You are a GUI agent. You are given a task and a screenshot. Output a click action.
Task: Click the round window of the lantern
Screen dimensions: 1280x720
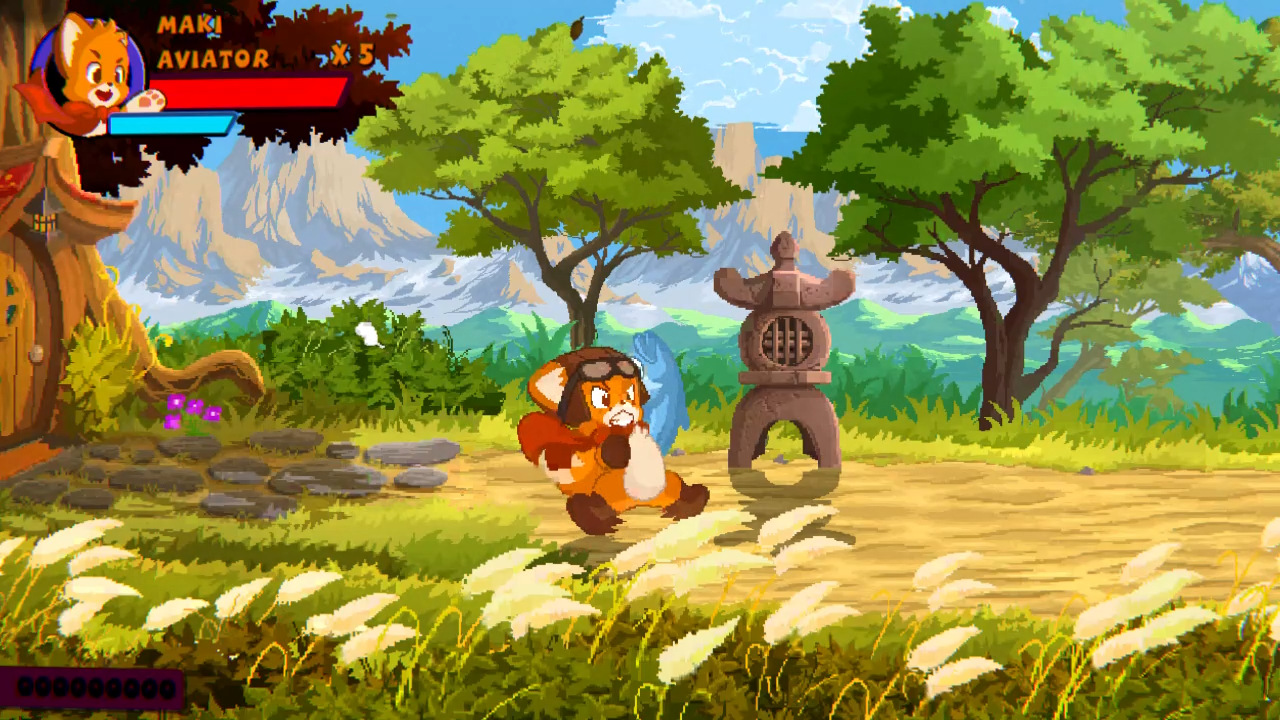[x=790, y=338]
